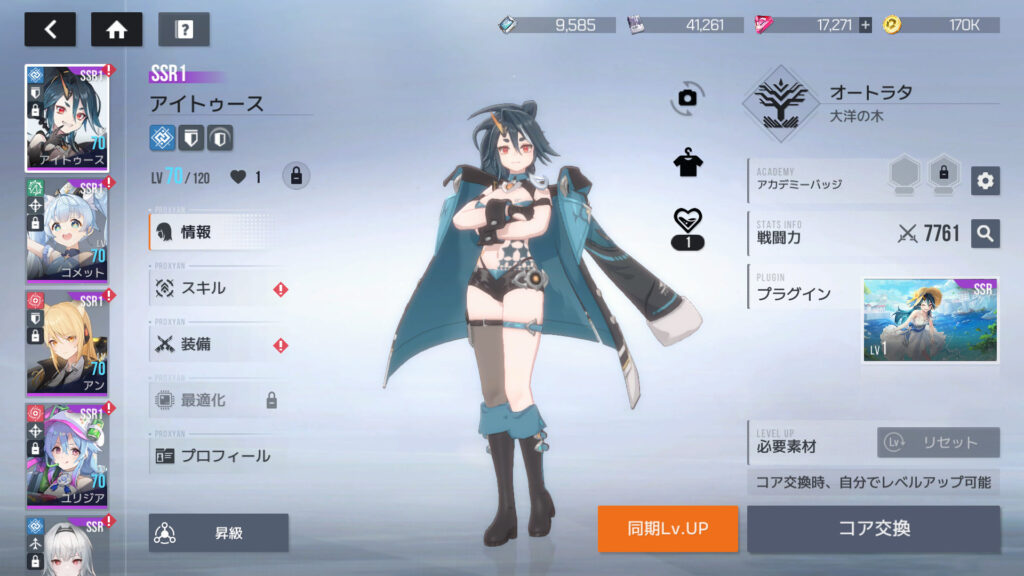Tap the 昇級 promotion button

coord(219,533)
